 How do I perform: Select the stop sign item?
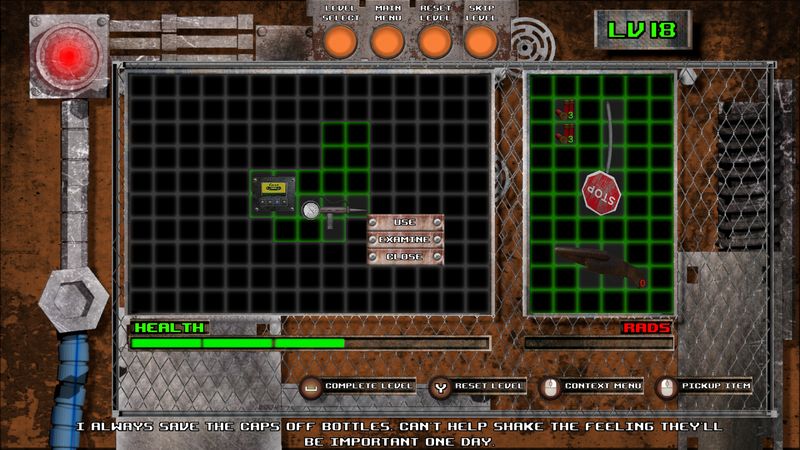click(x=602, y=189)
